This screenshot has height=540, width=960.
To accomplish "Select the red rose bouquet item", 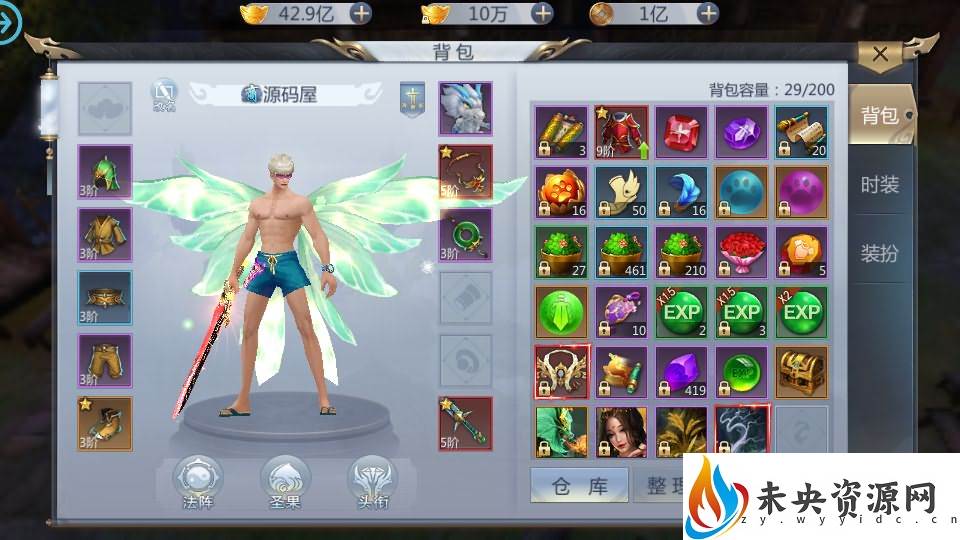I will pyautogui.click(x=741, y=252).
